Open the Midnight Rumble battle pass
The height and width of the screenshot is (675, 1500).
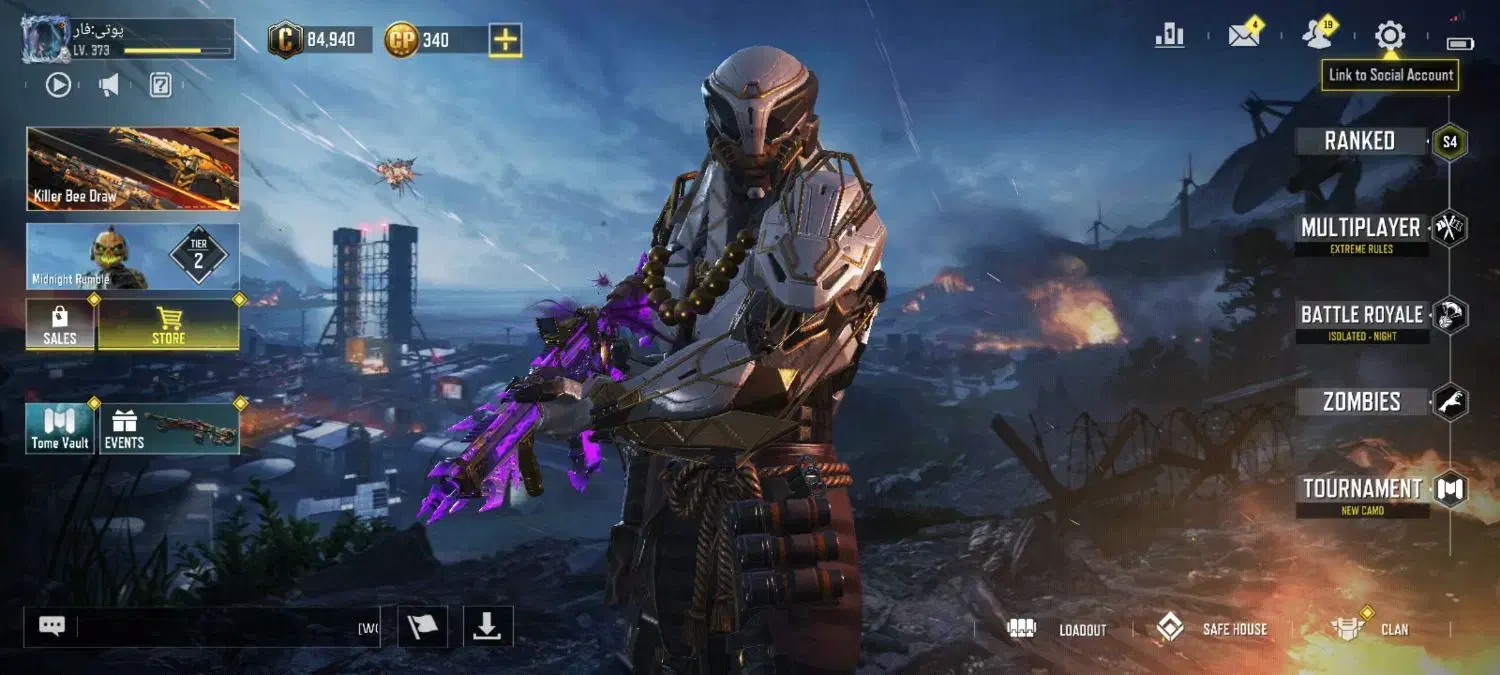coord(133,256)
